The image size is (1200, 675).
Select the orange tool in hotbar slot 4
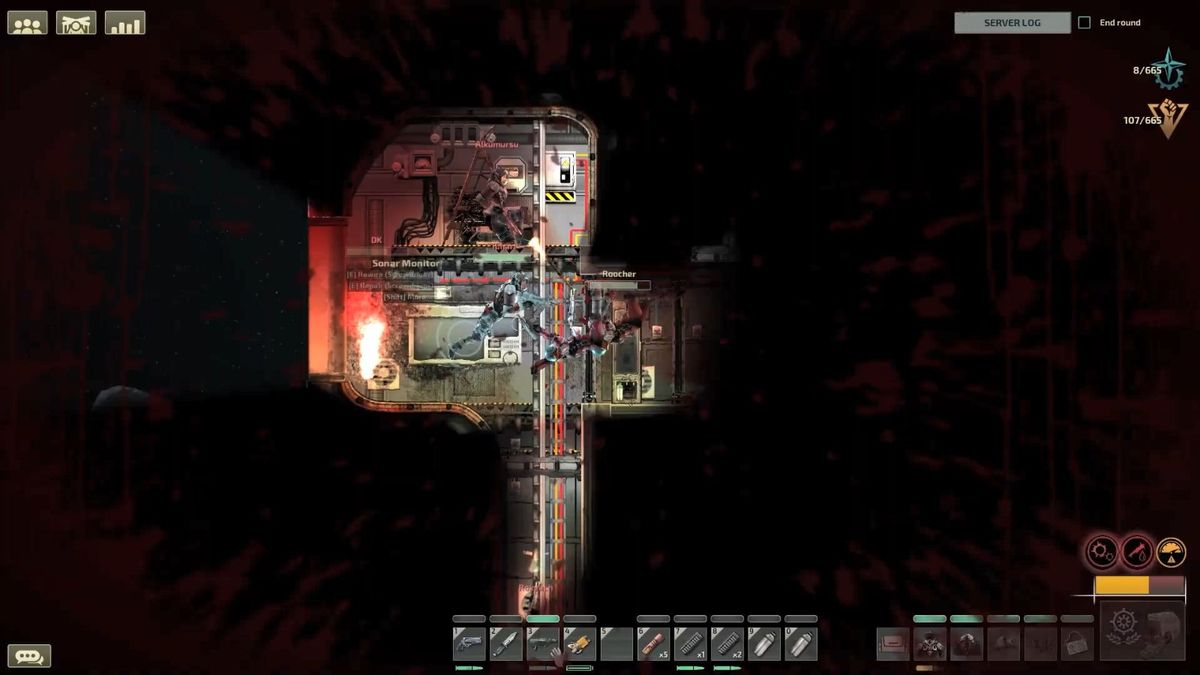point(580,643)
